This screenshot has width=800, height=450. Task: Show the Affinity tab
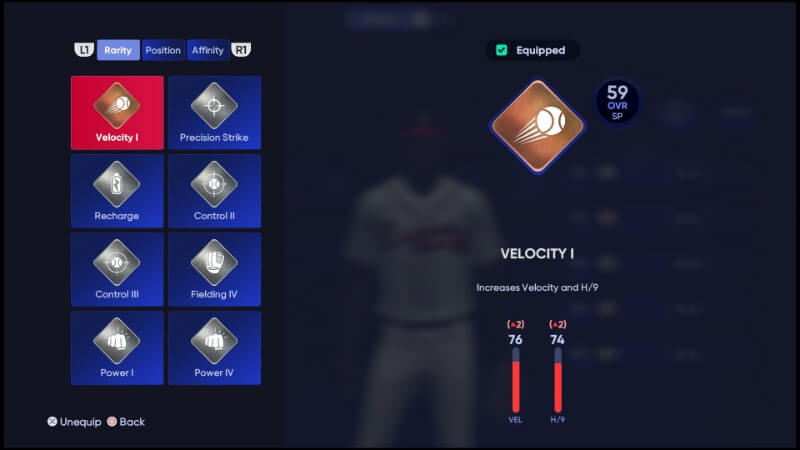(x=208, y=50)
